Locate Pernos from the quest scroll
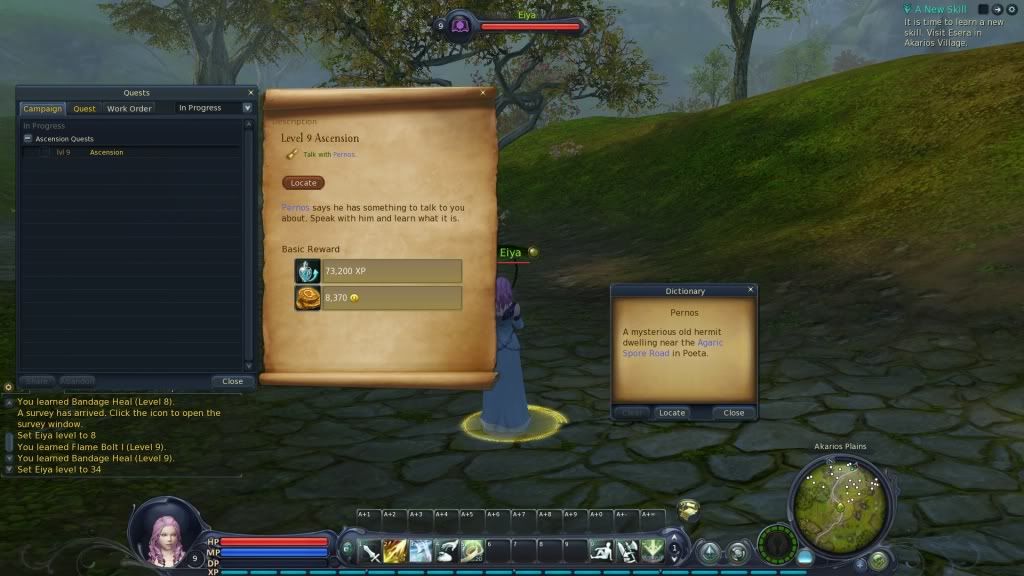 303,183
